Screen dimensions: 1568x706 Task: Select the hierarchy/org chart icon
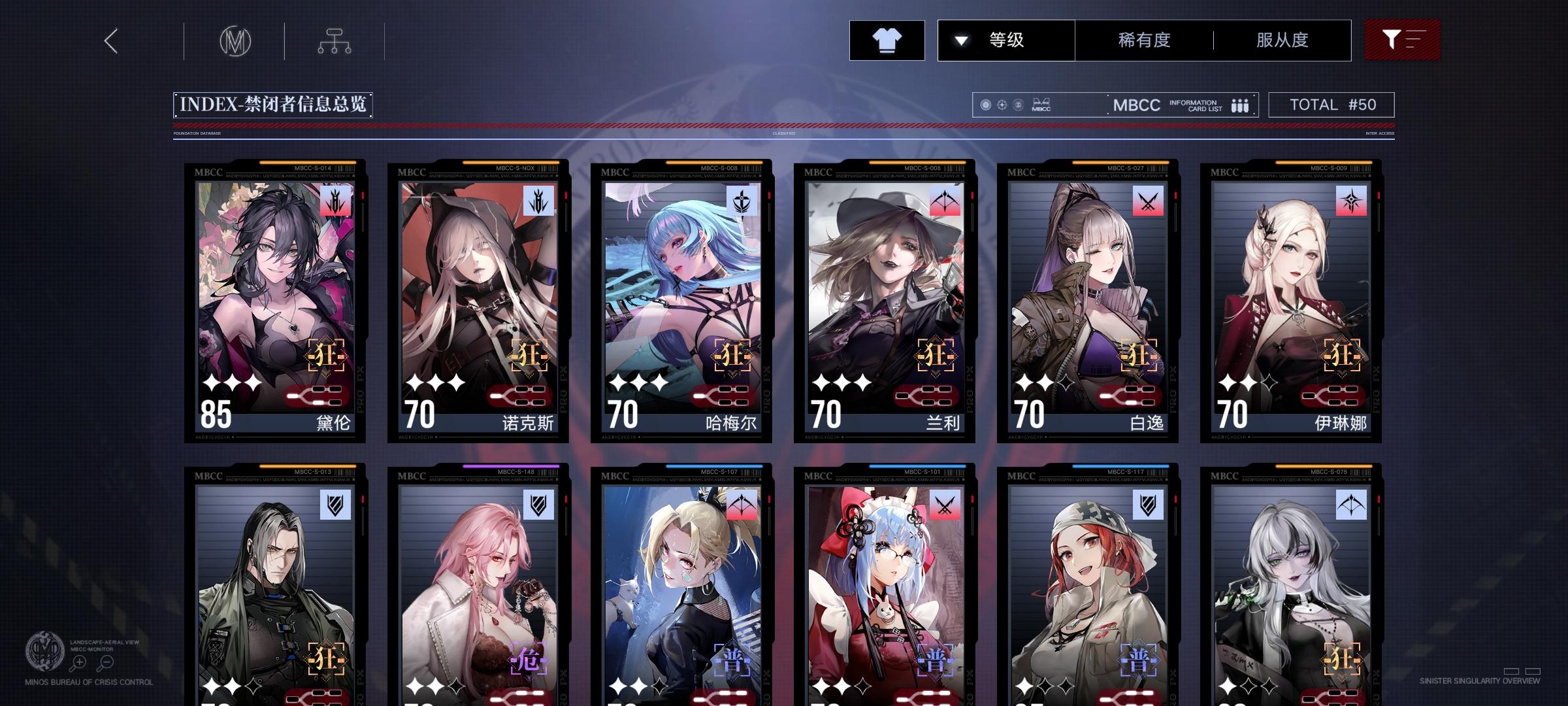[x=335, y=41]
